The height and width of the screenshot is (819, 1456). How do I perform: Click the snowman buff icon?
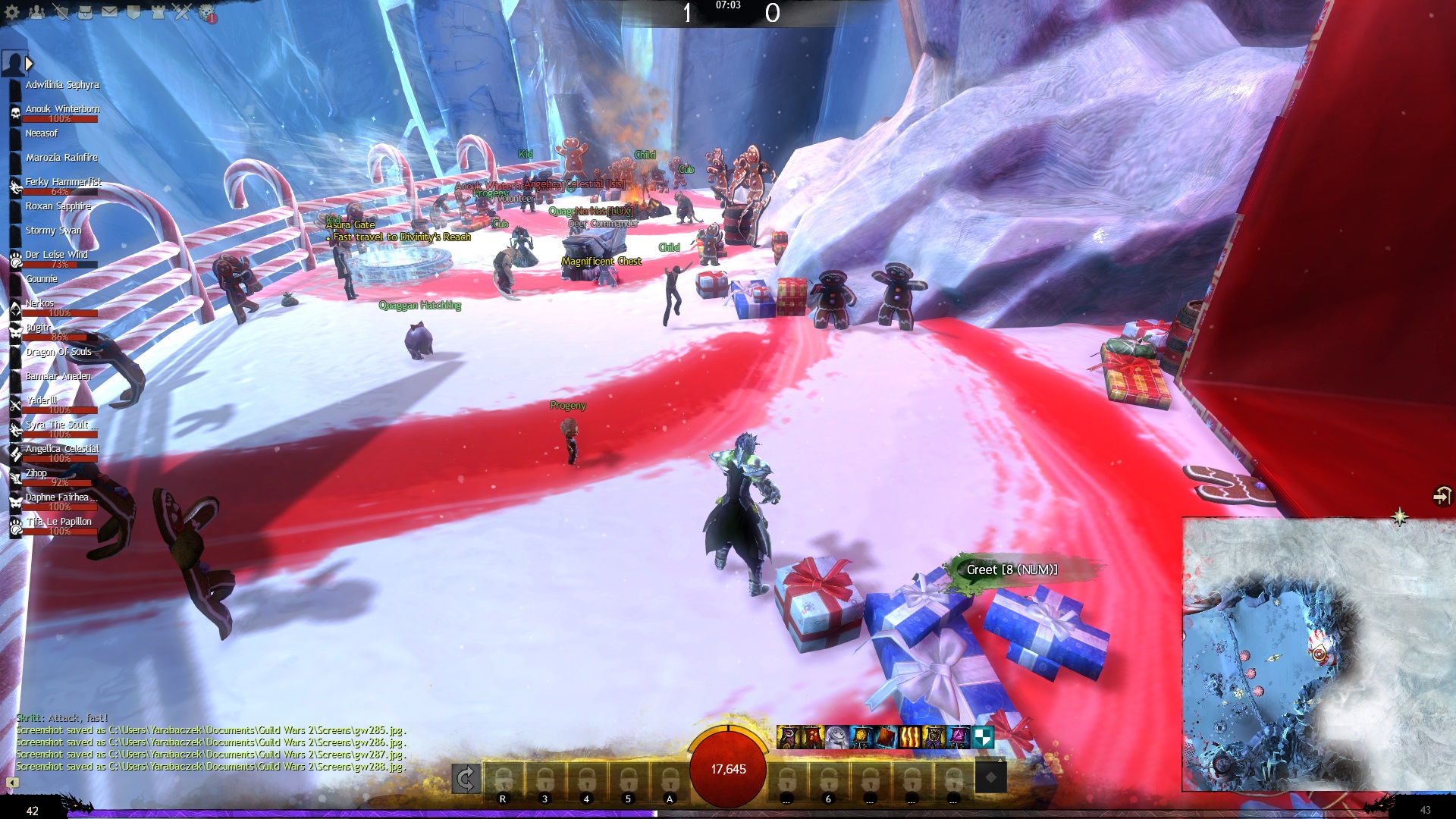(x=836, y=736)
